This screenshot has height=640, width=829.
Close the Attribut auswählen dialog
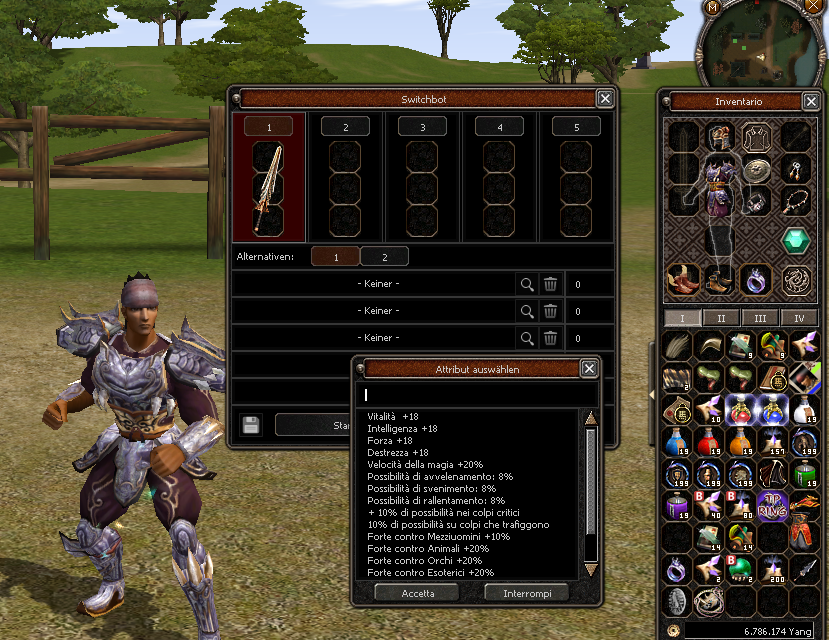click(589, 369)
